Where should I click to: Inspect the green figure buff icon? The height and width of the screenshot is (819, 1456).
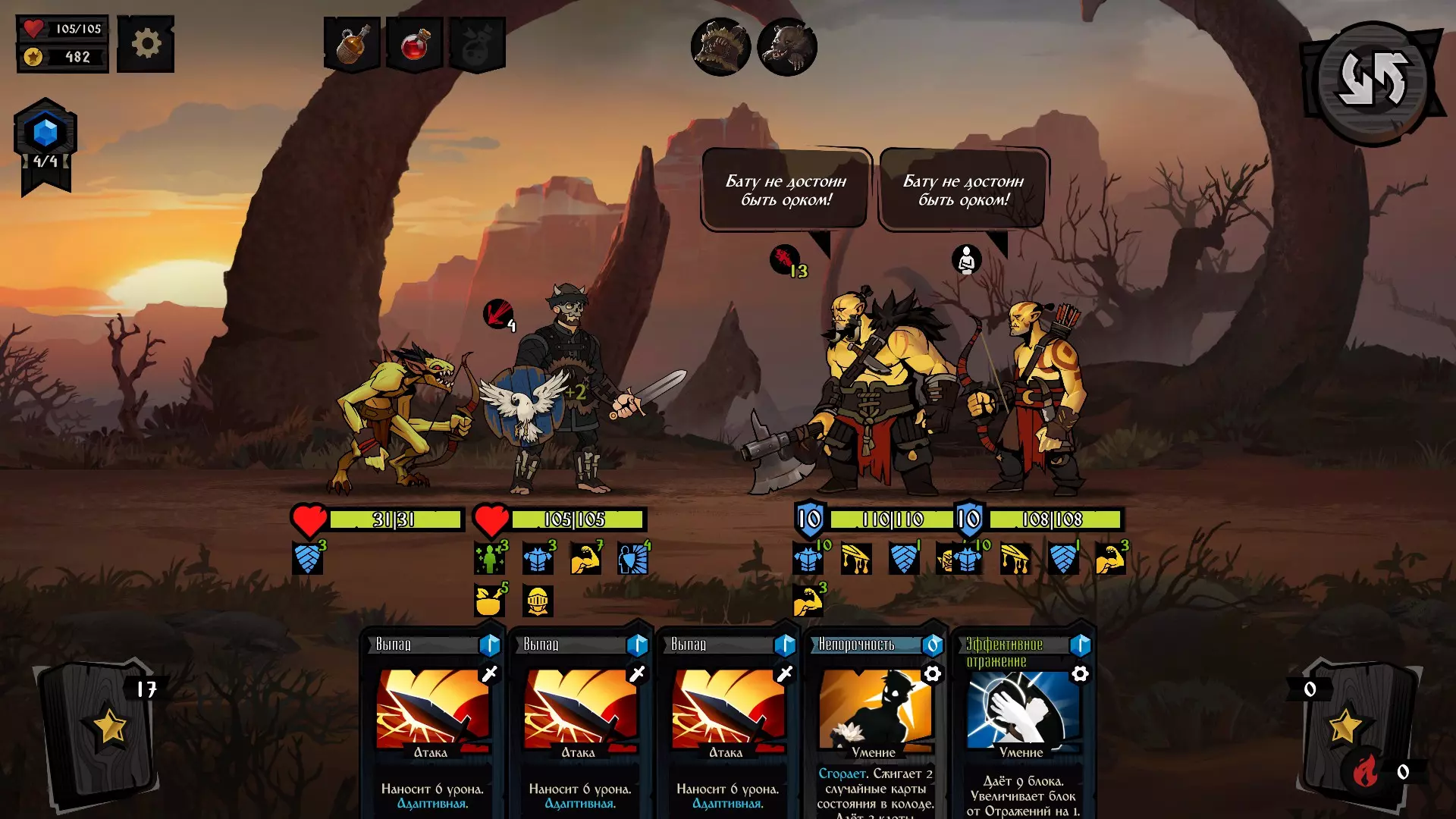coord(490,559)
